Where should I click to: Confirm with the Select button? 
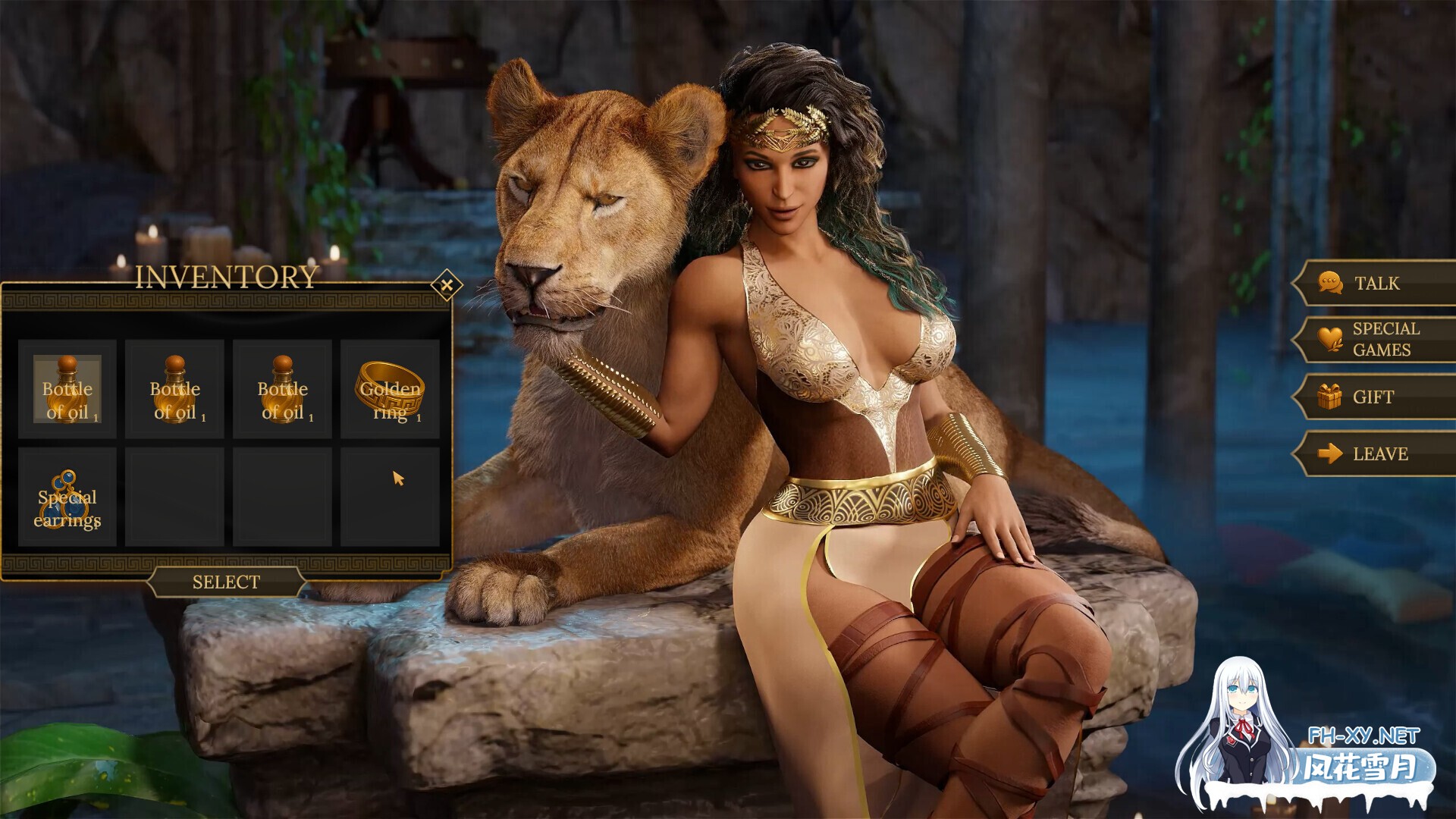[x=226, y=582]
